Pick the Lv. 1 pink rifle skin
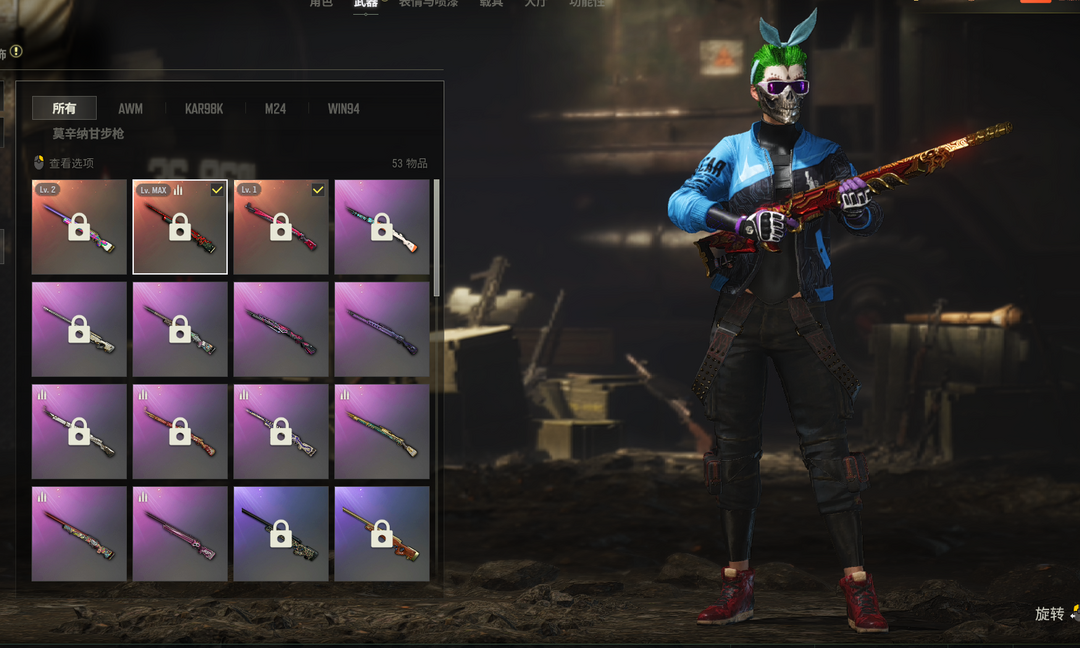Image resolution: width=1080 pixels, height=648 pixels. [281, 227]
